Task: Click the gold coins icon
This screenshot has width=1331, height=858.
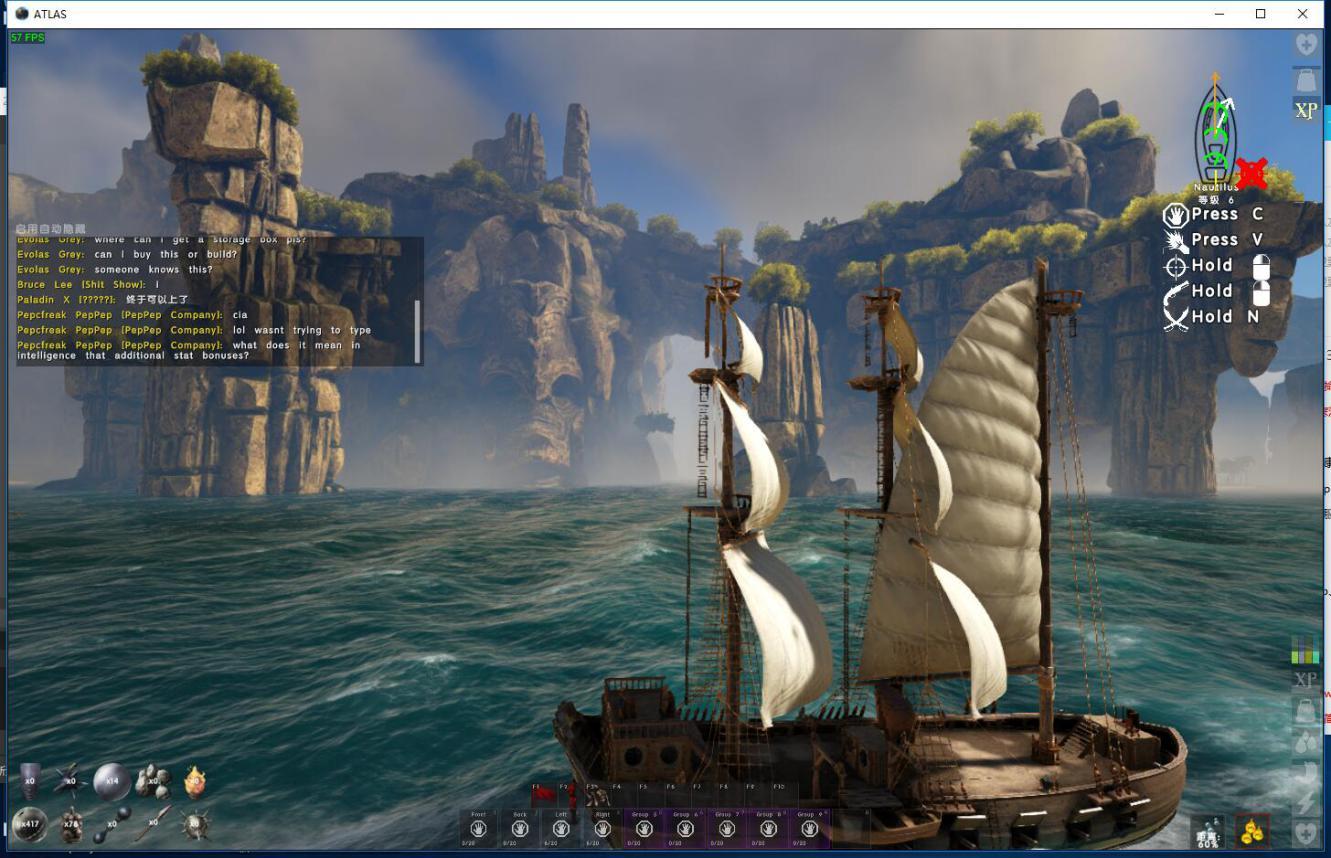Action: 1252,831
